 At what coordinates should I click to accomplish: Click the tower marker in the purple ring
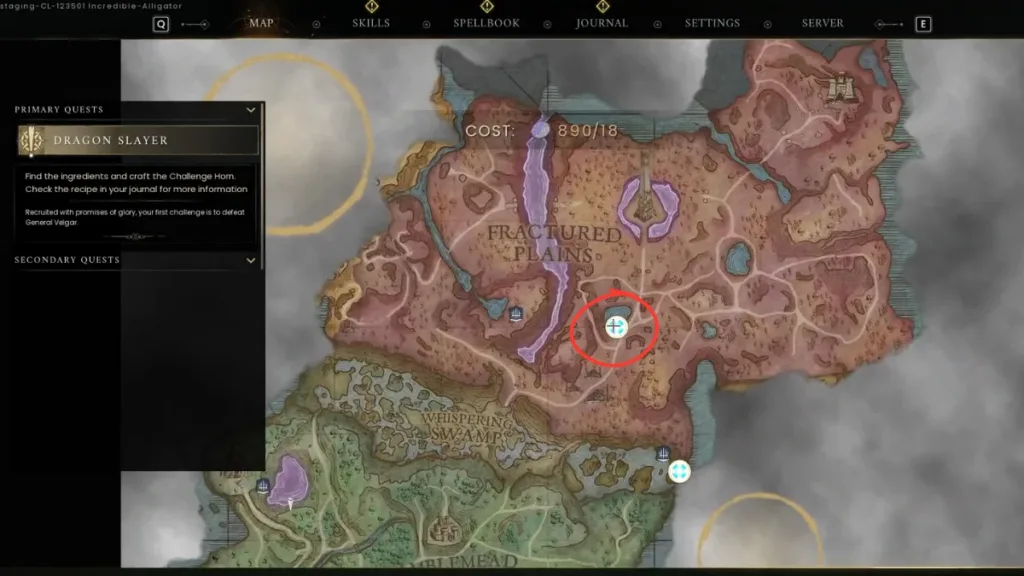(648, 205)
